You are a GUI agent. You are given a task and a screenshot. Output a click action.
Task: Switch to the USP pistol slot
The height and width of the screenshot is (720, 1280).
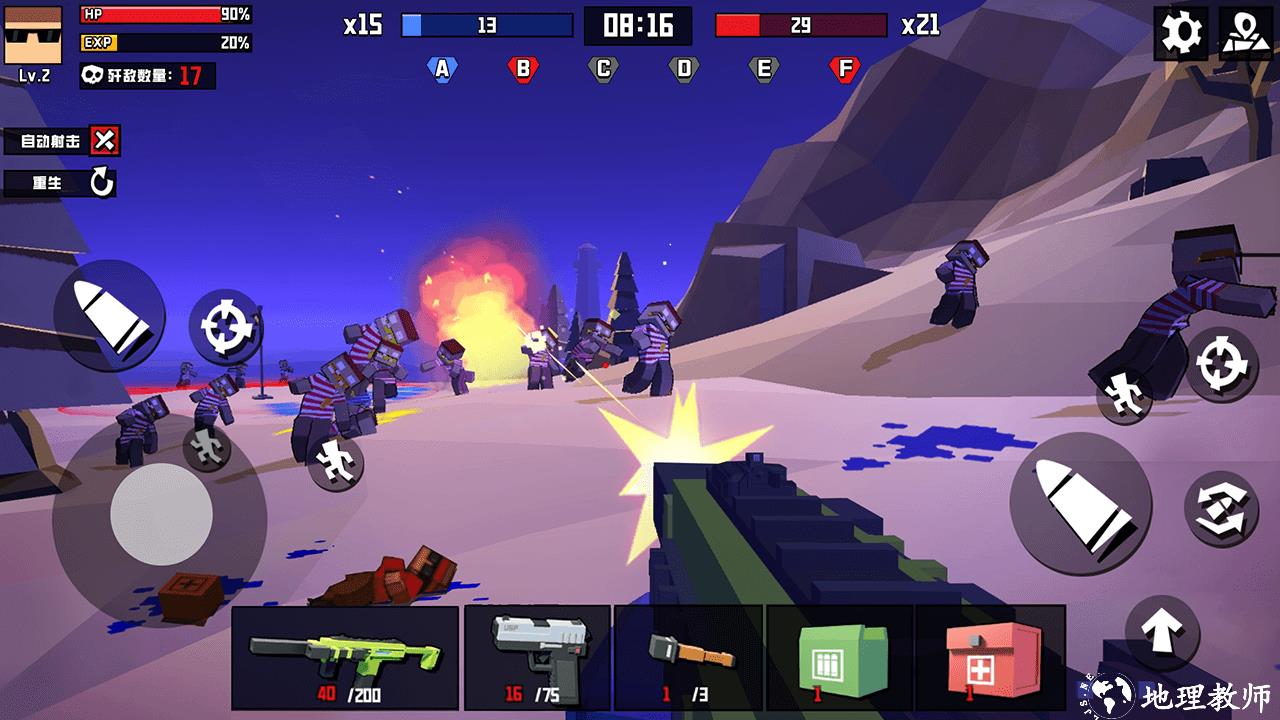537,657
